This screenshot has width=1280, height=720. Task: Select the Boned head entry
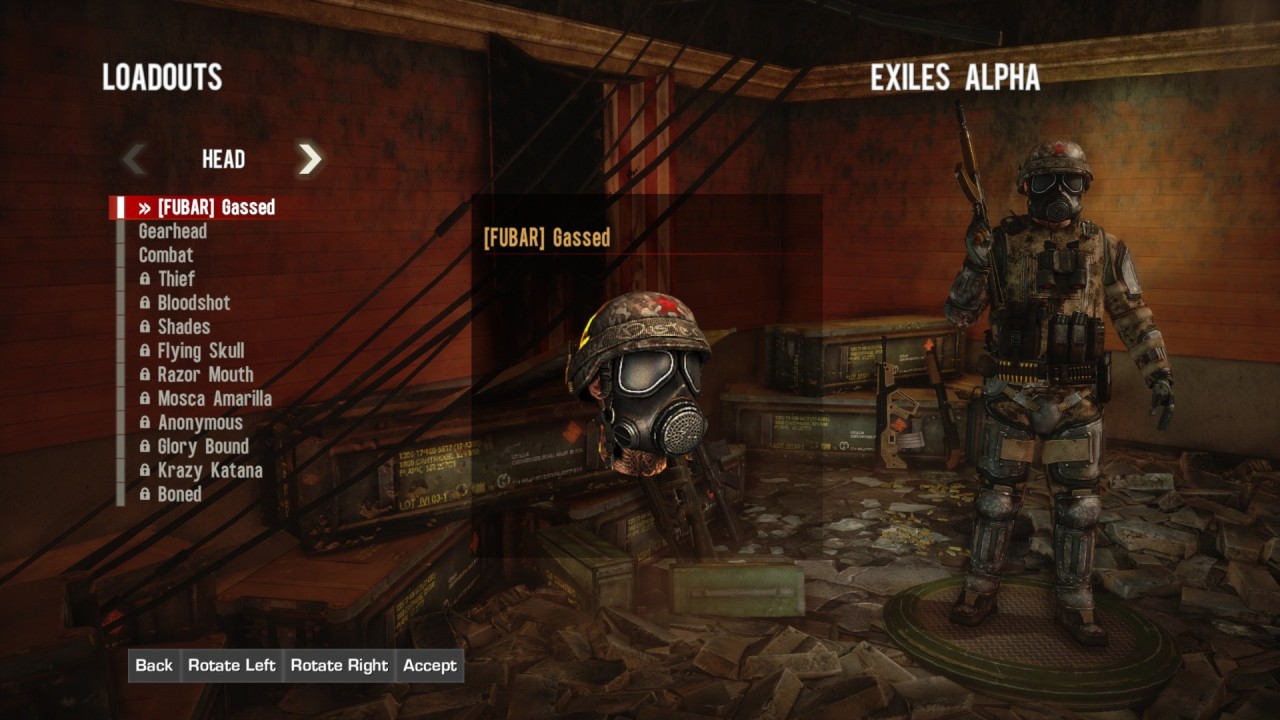click(x=179, y=496)
